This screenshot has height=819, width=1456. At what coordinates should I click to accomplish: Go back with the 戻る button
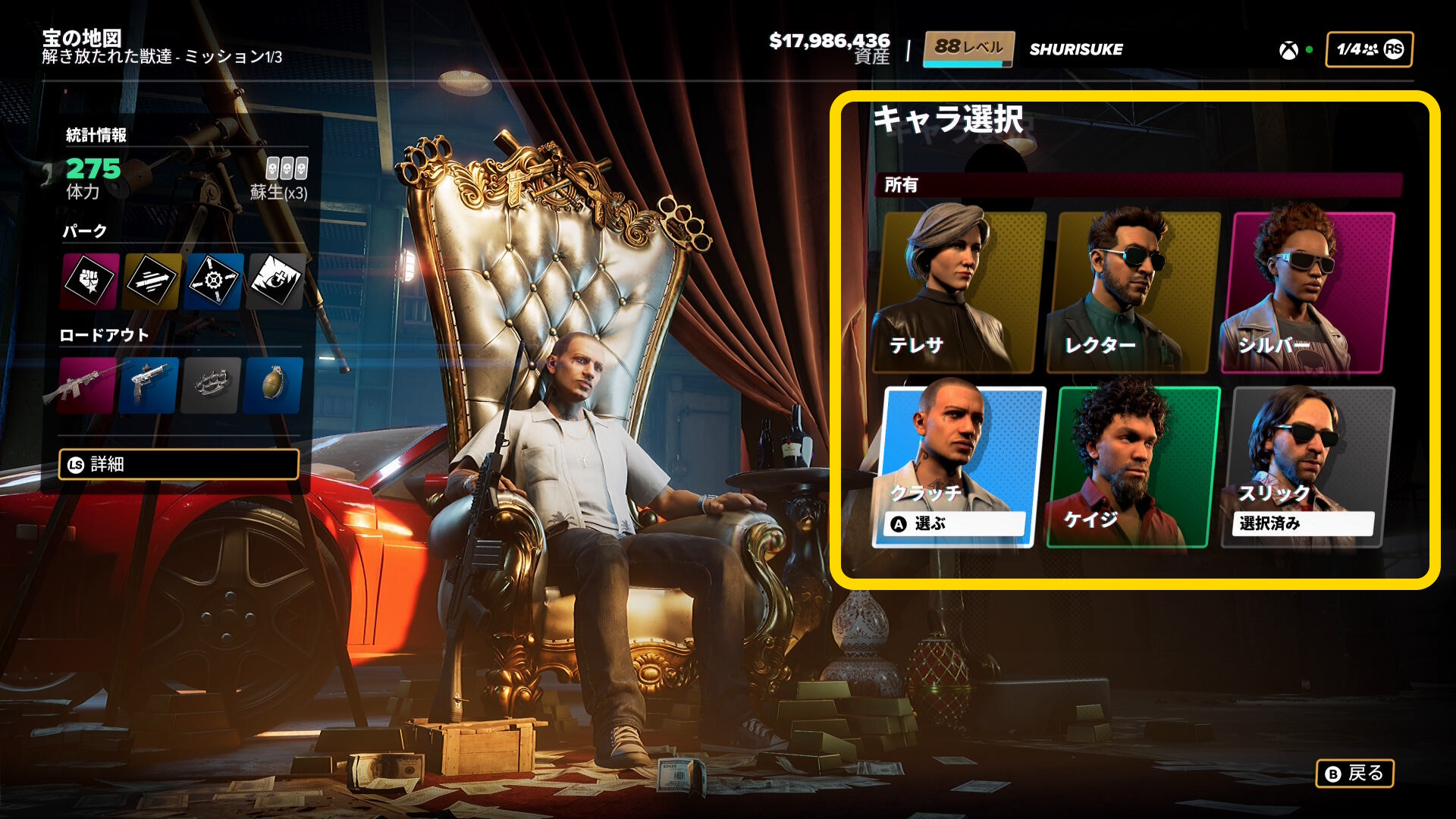[x=1354, y=773]
